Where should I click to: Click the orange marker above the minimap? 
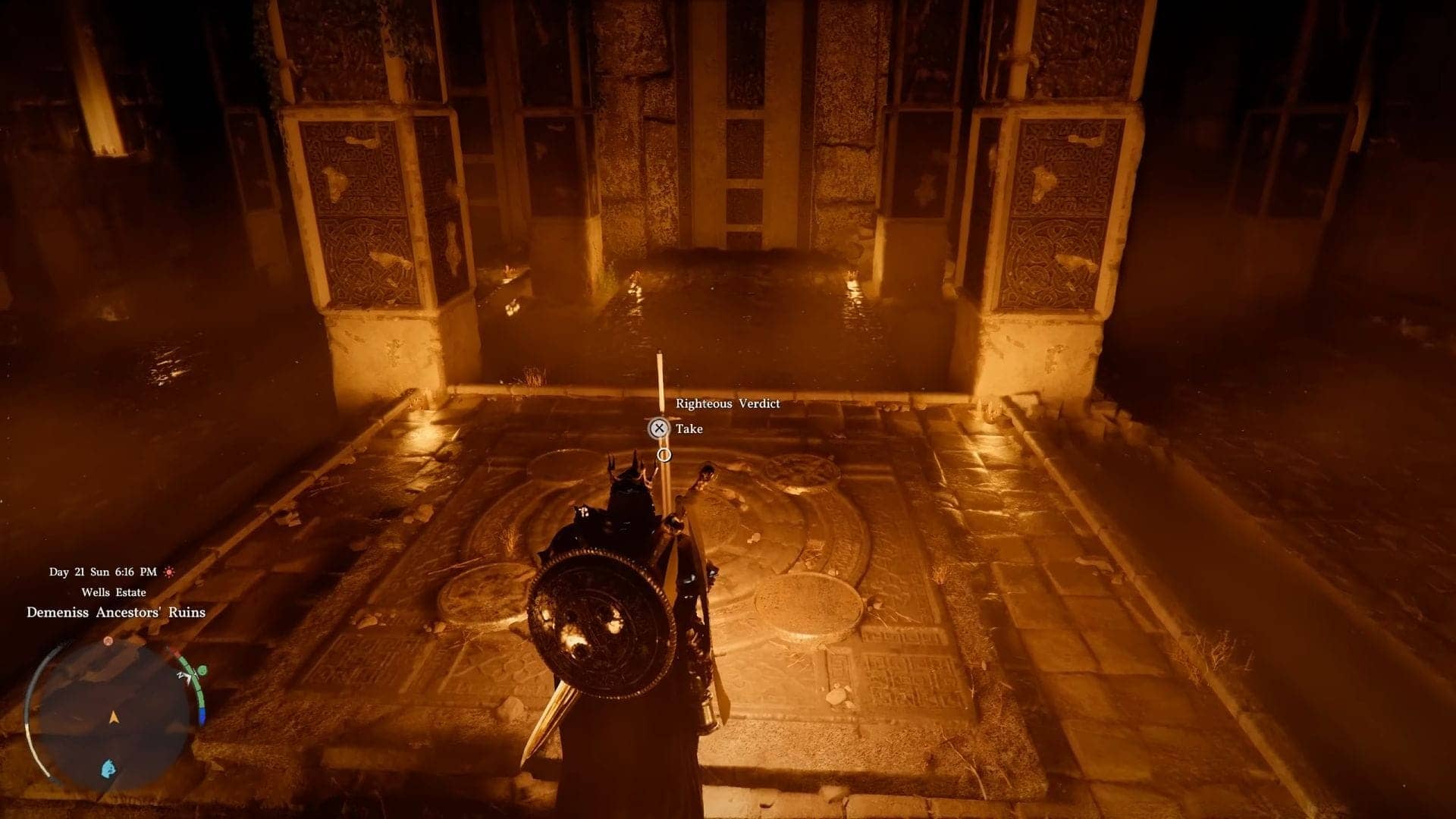[108, 642]
